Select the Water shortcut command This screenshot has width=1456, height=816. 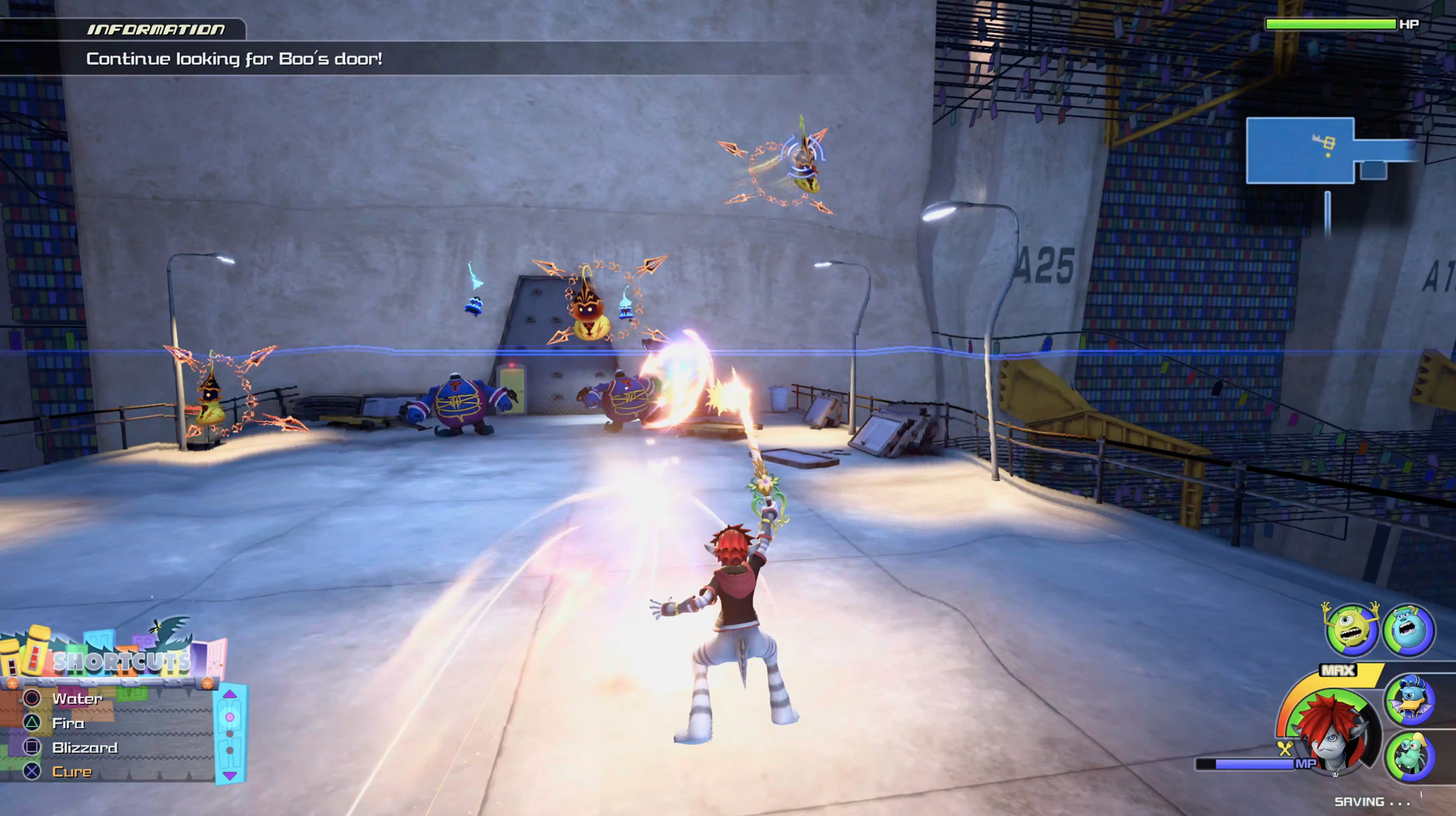click(77, 699)
